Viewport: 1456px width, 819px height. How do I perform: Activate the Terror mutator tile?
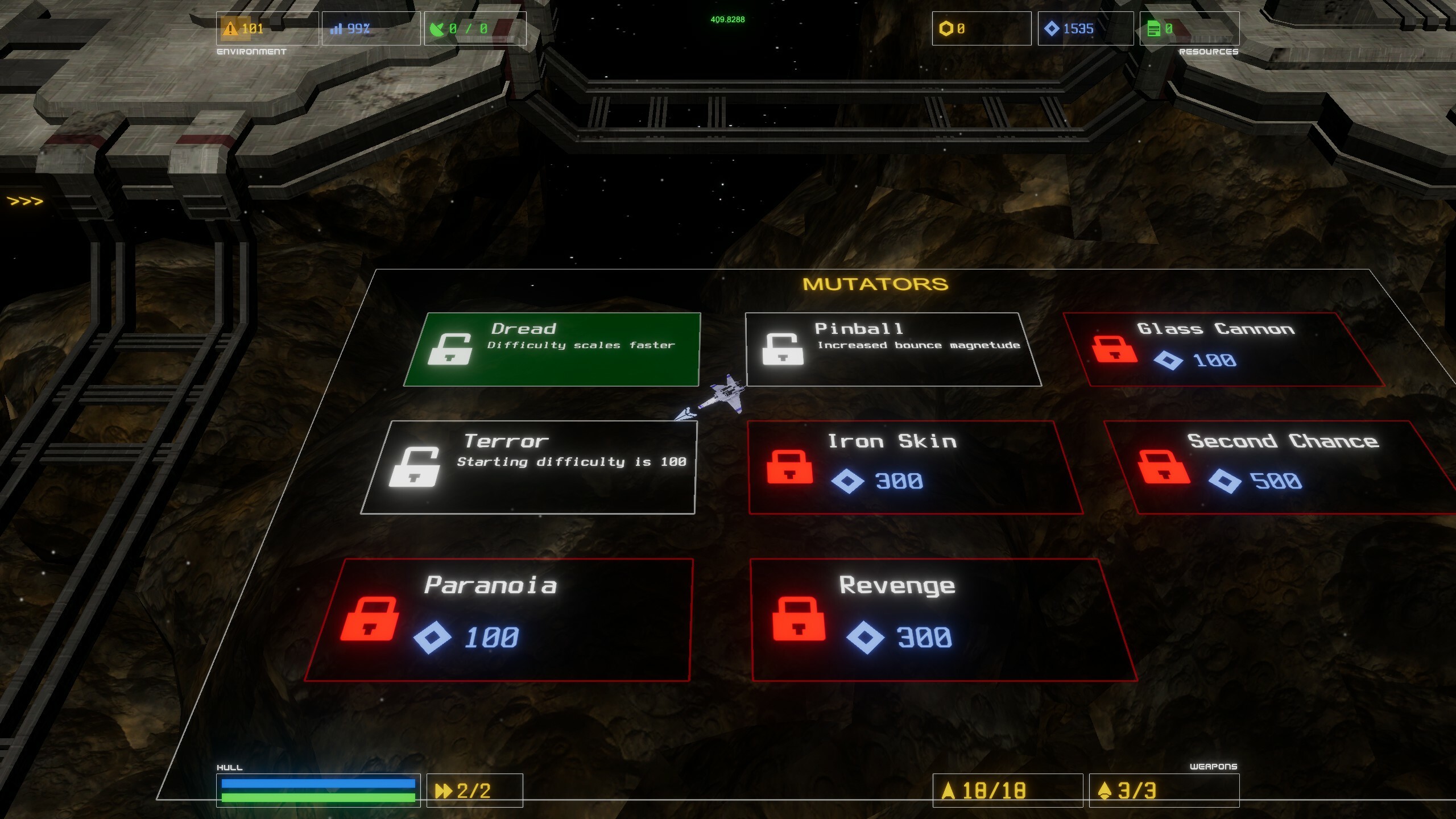coord(529,467)
